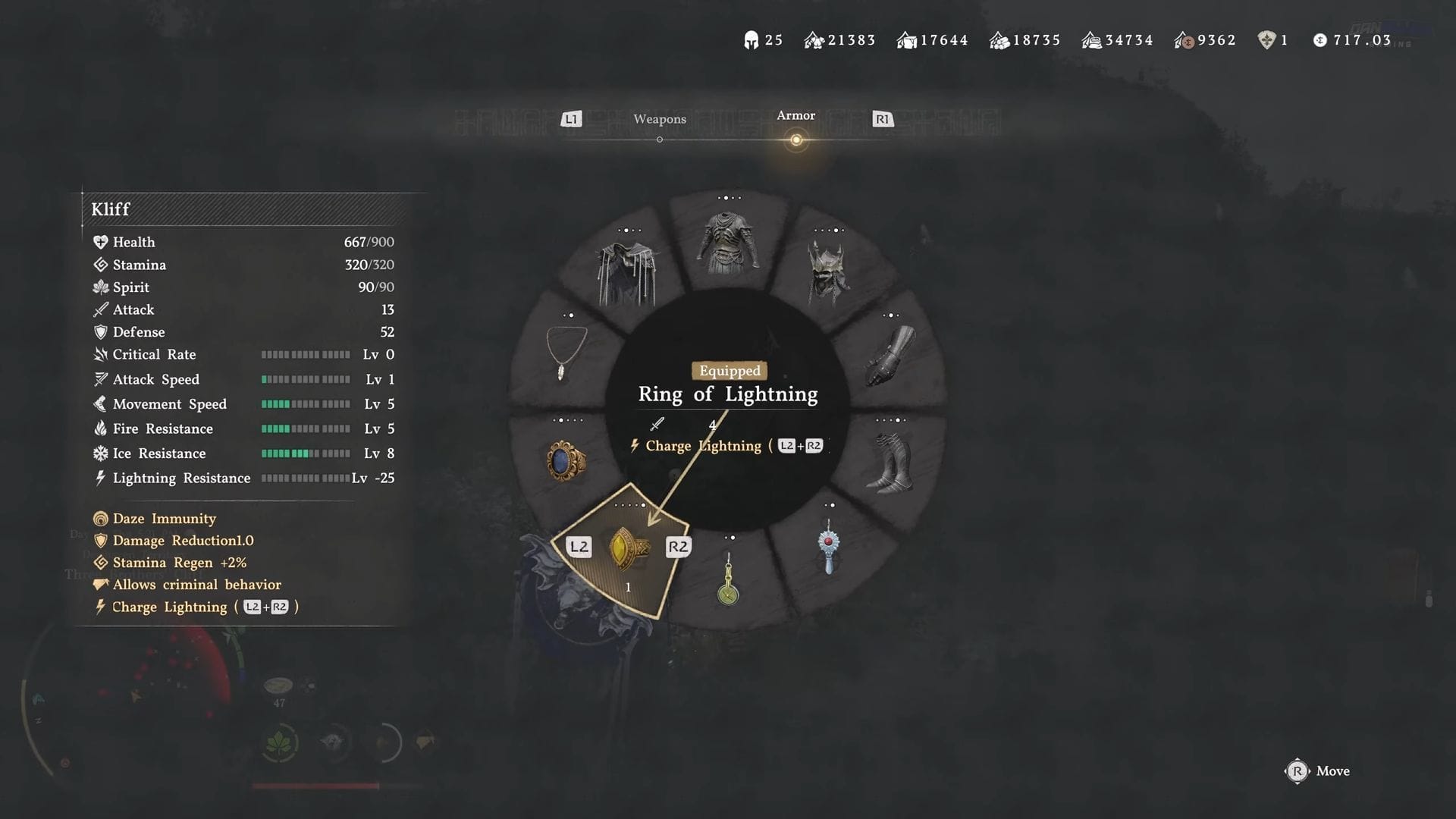
Task: Select the gauntlets slot
Action: click(x=890, y=355)
